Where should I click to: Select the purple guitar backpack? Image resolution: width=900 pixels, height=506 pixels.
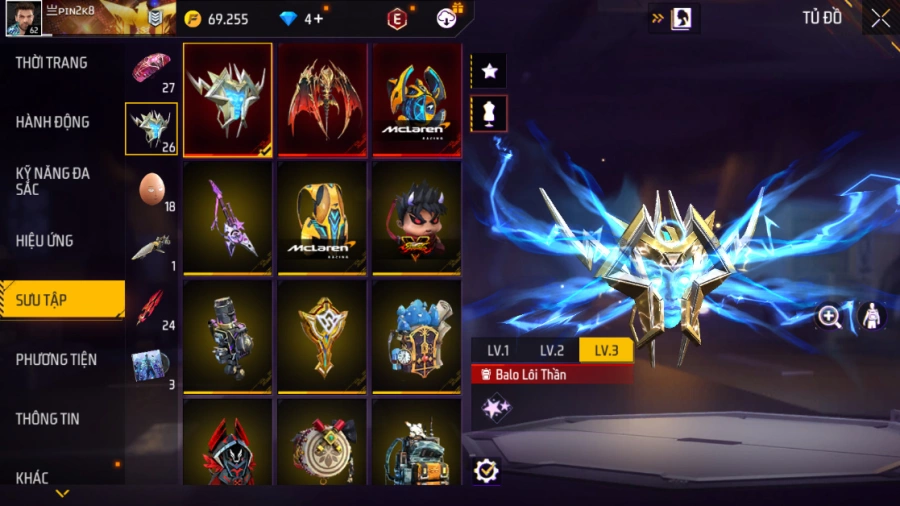pos(228,216)
